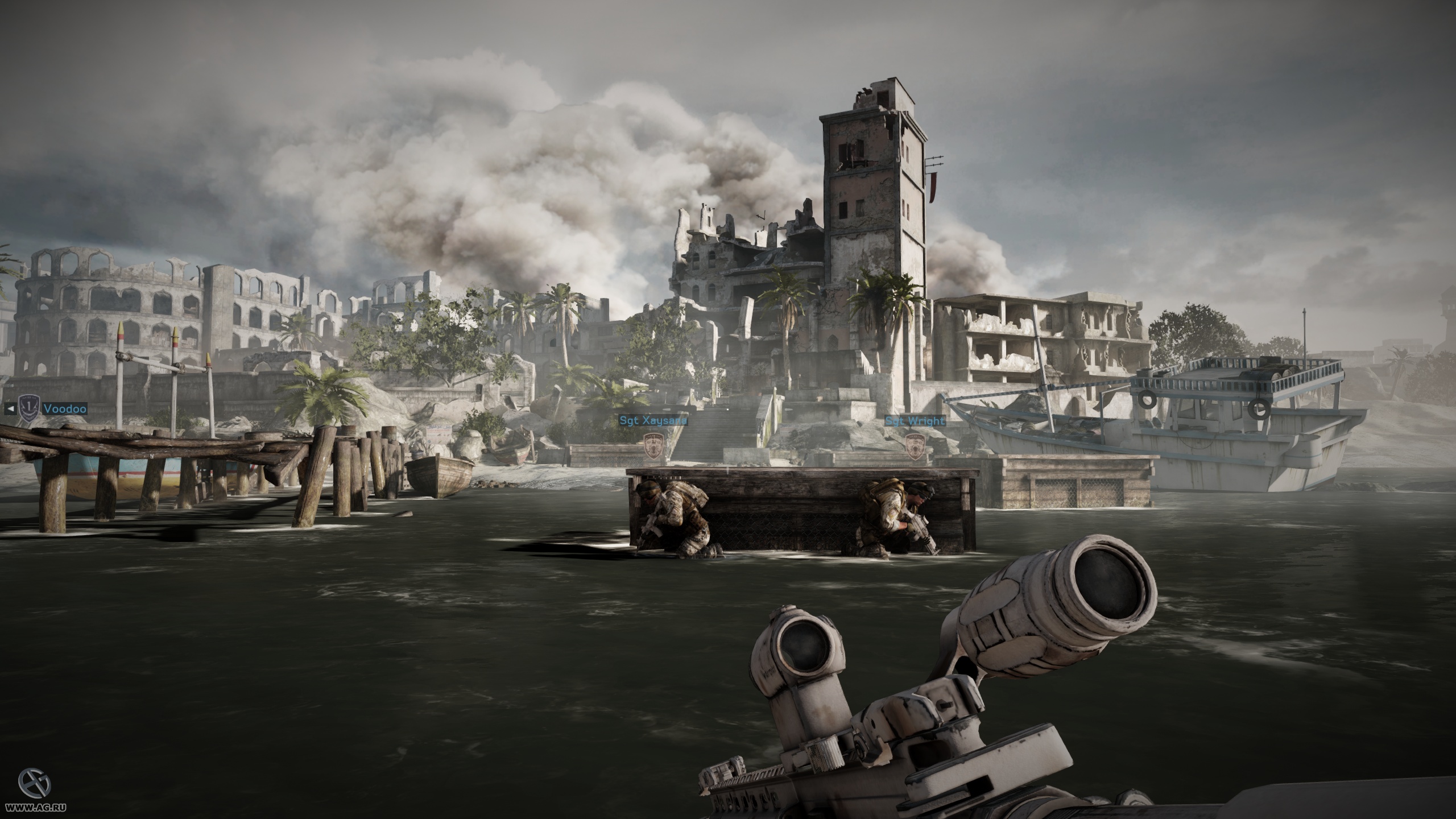Click the Sgt Xaysana nameplate to toggle it
Viewport: 1456px width, 819px height.
click(x=654, y=420)
